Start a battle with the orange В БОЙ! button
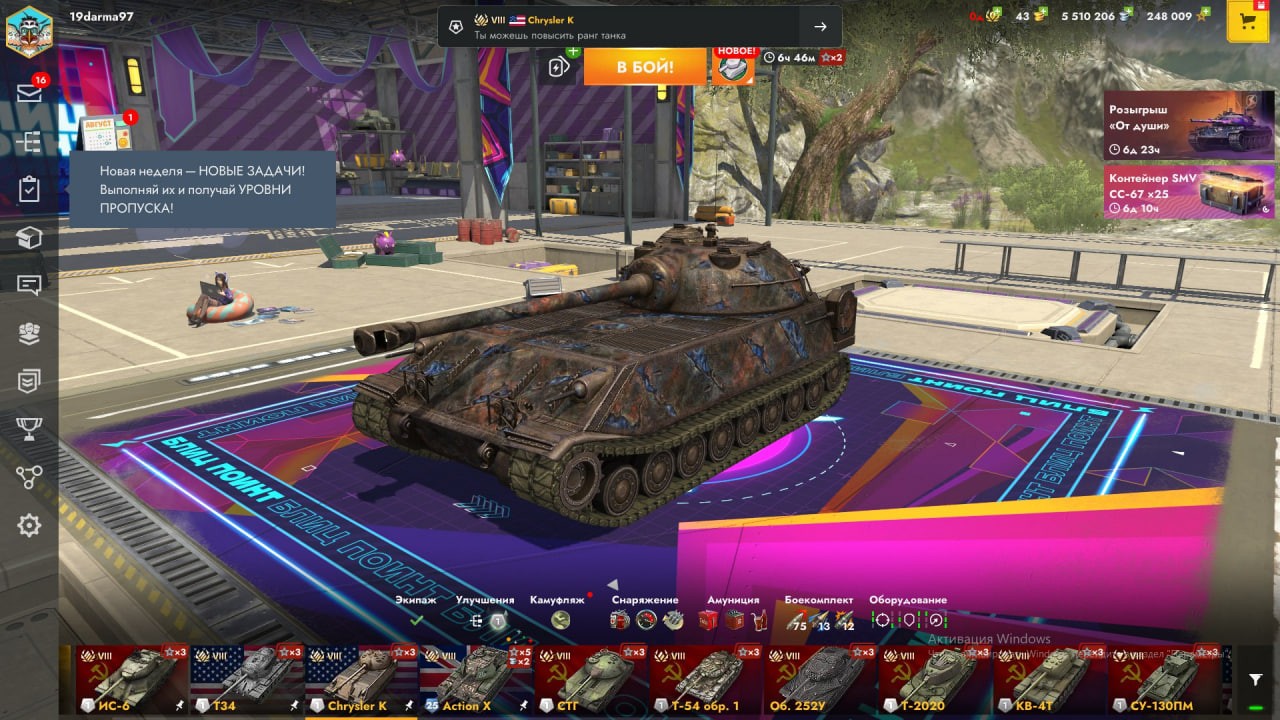 tap(644, 67)
